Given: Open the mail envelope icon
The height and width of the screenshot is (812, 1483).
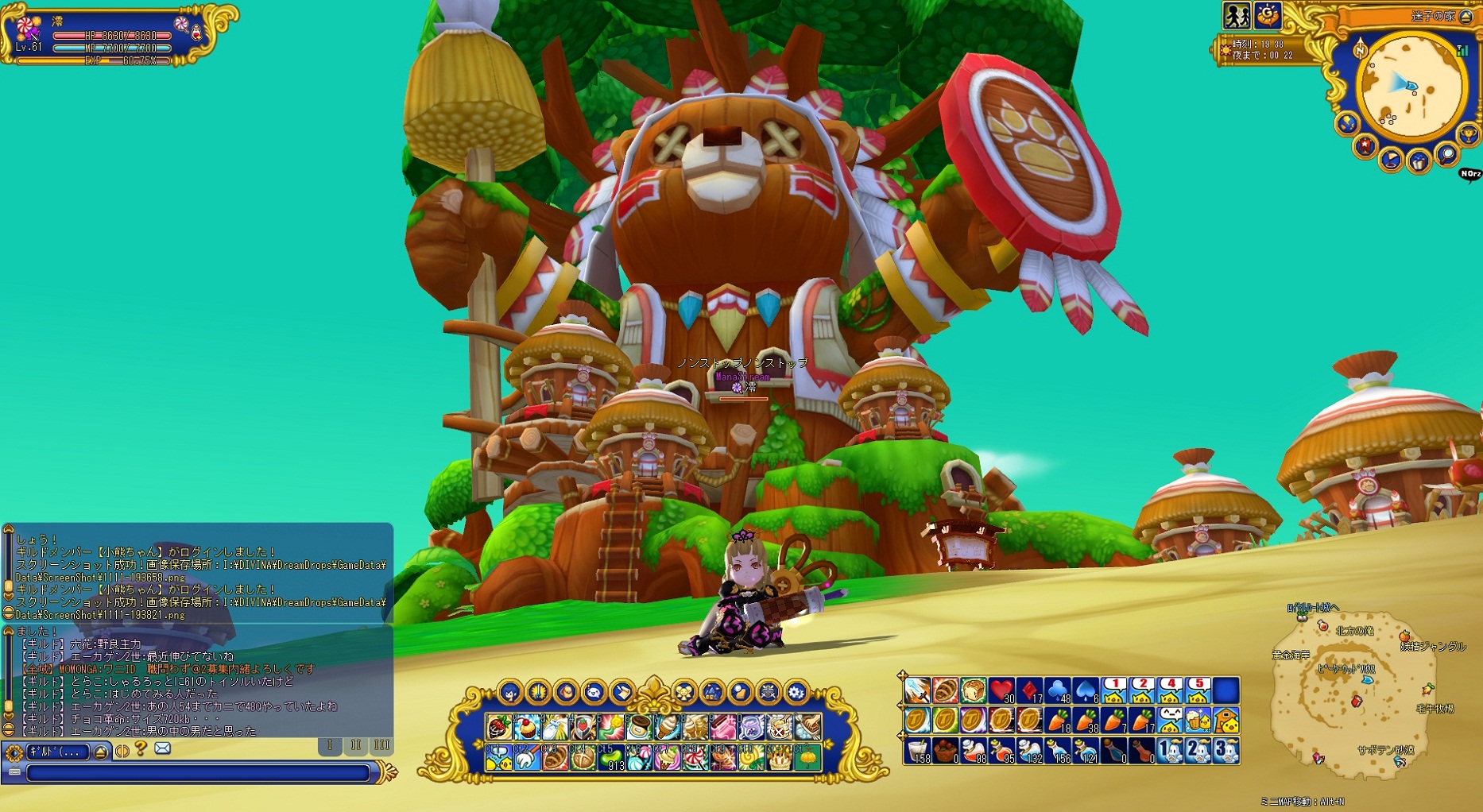Looking at the screenshot, I should pyautogui.click(x=162, y=748).
